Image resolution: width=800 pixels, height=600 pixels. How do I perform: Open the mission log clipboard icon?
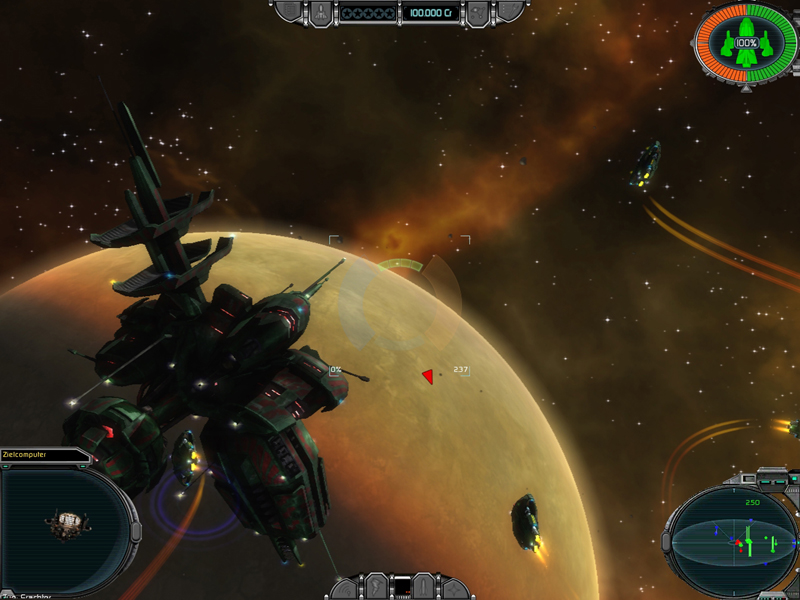click(x=290, y=10)
